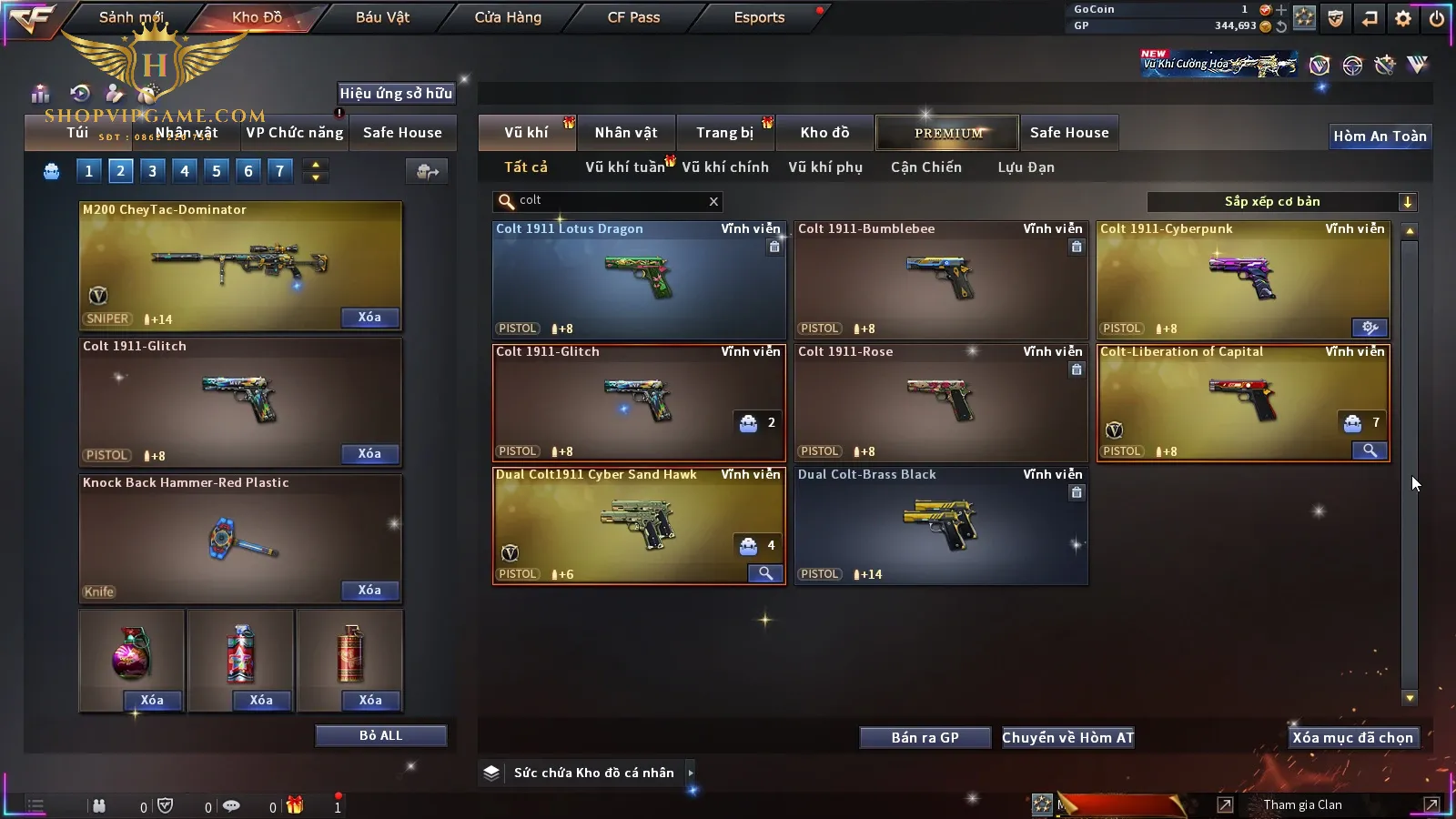This screenshot has width=1456, height=819.
Task: Click the Bỏ ALL button
Action: 380,736
